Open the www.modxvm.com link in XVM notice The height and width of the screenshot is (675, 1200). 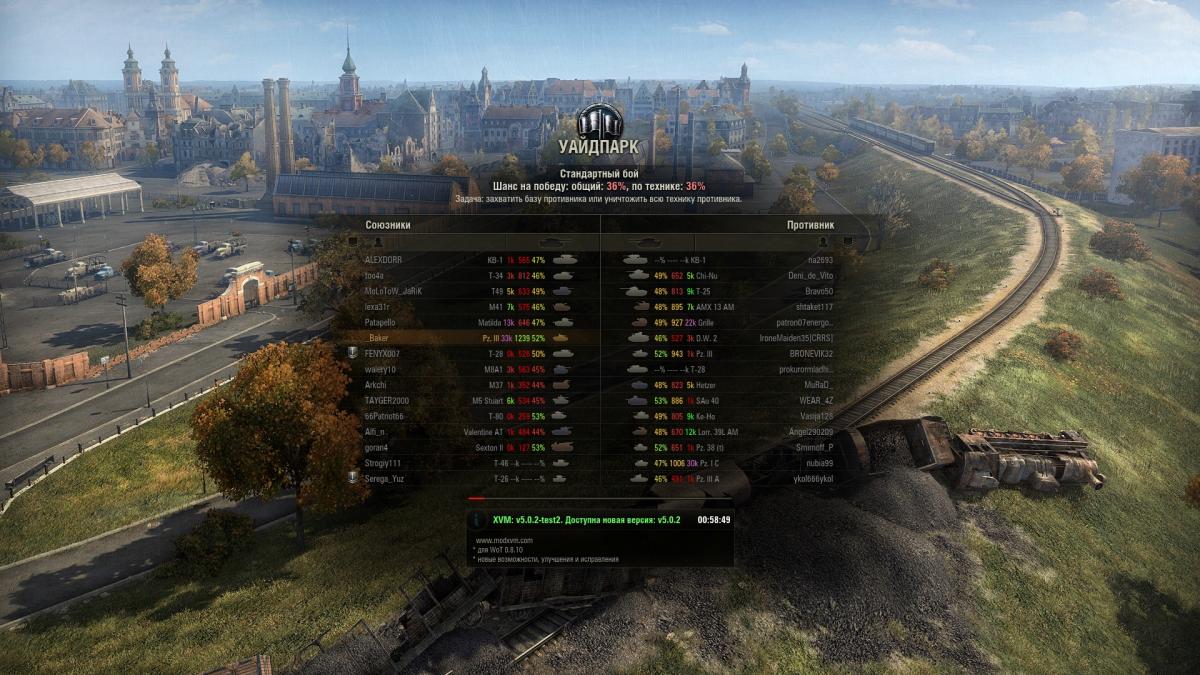click(504, 540)
